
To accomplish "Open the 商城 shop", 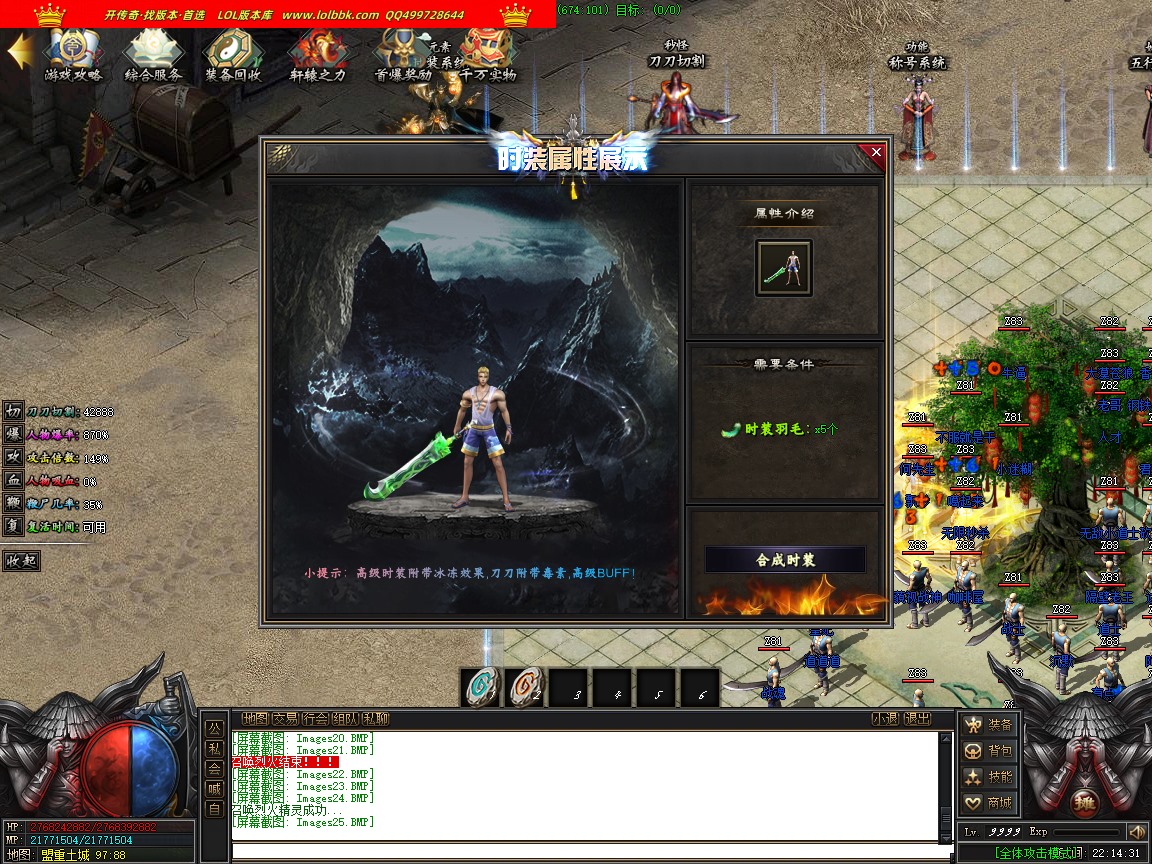I will (x=988, y=802).
